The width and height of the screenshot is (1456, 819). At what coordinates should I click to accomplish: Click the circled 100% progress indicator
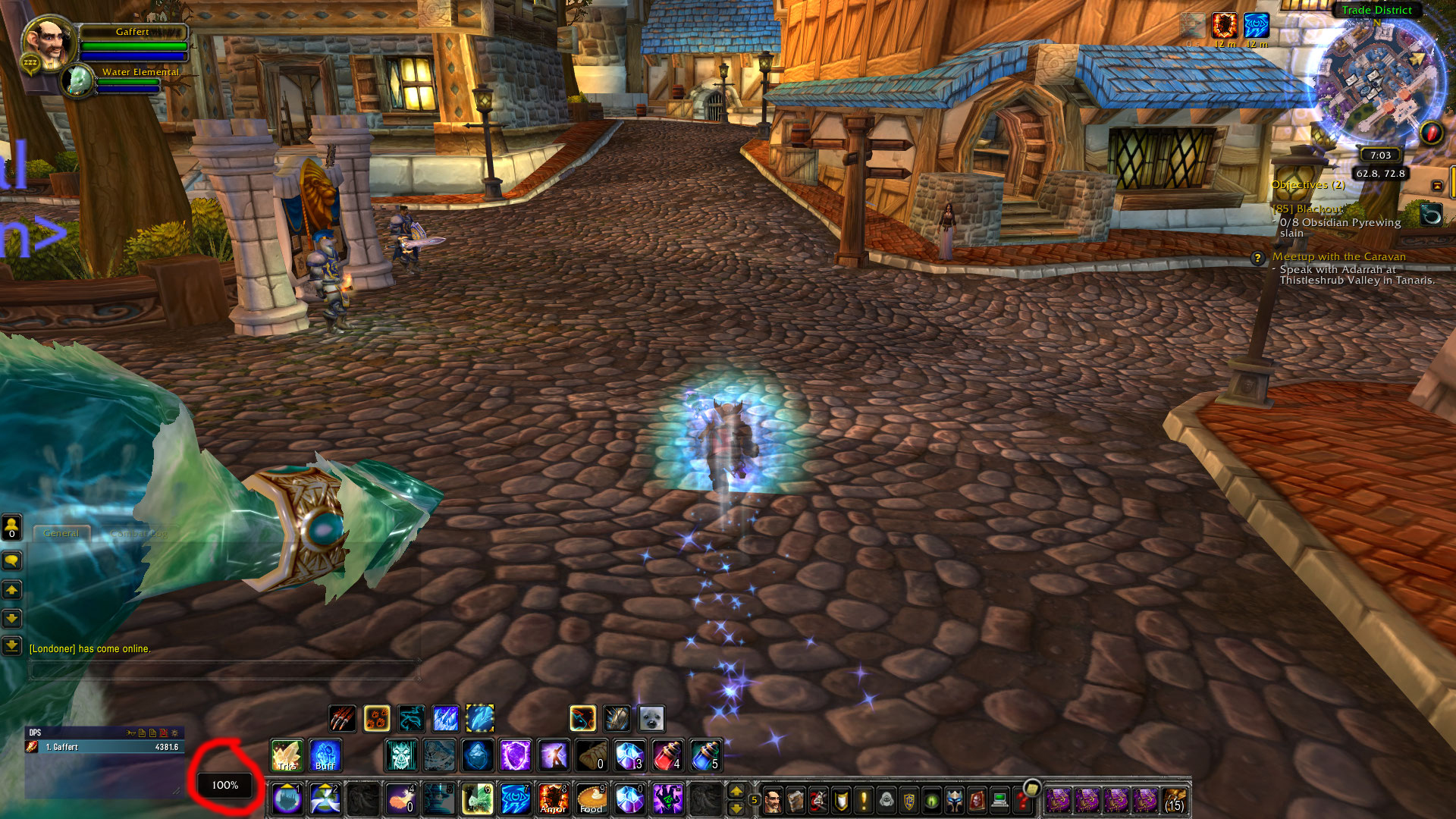pos(224,786)
